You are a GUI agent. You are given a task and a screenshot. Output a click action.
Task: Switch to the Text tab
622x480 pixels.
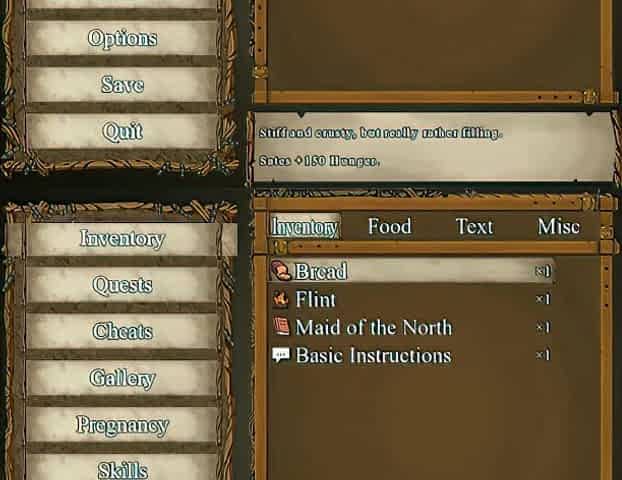[474, 227]
